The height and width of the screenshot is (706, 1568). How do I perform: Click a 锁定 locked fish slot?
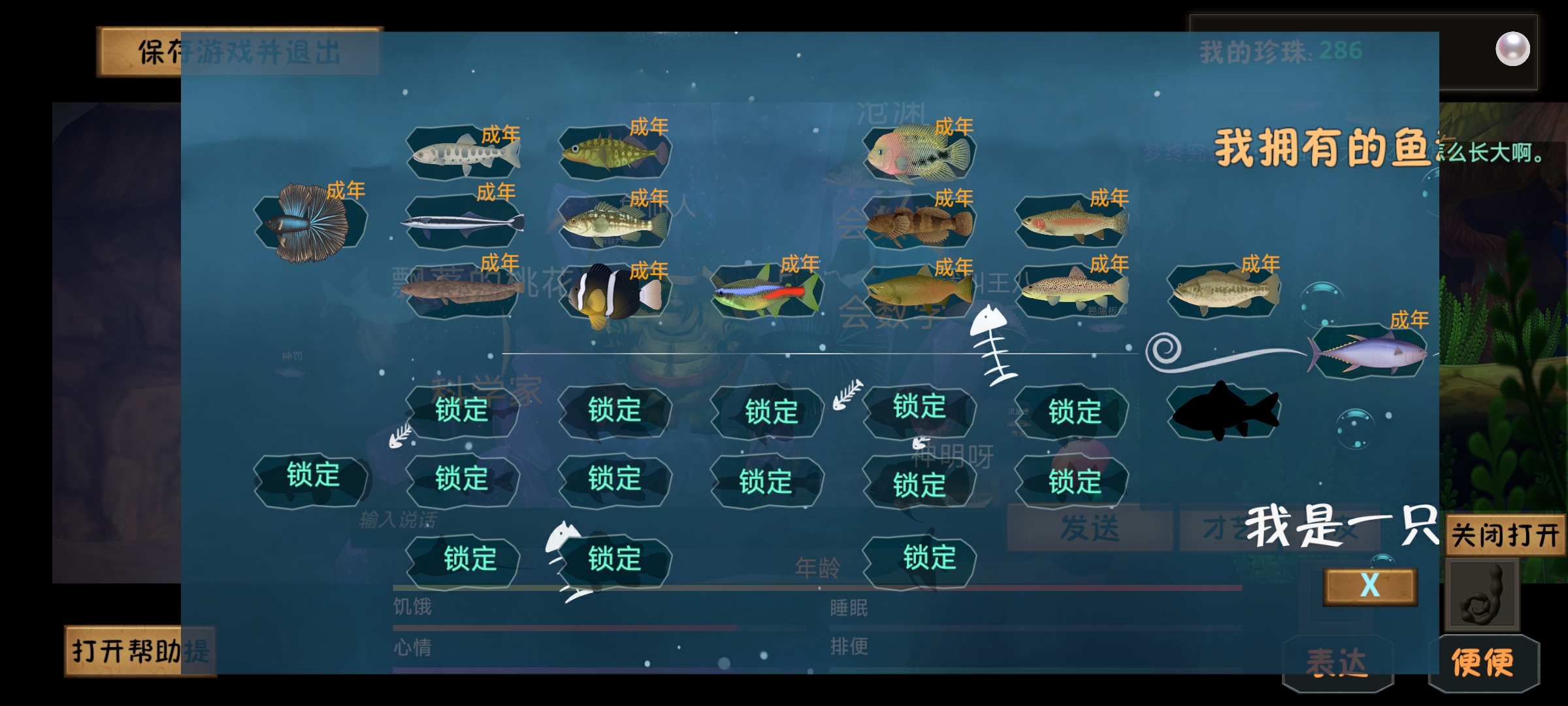tap(461, 411)
